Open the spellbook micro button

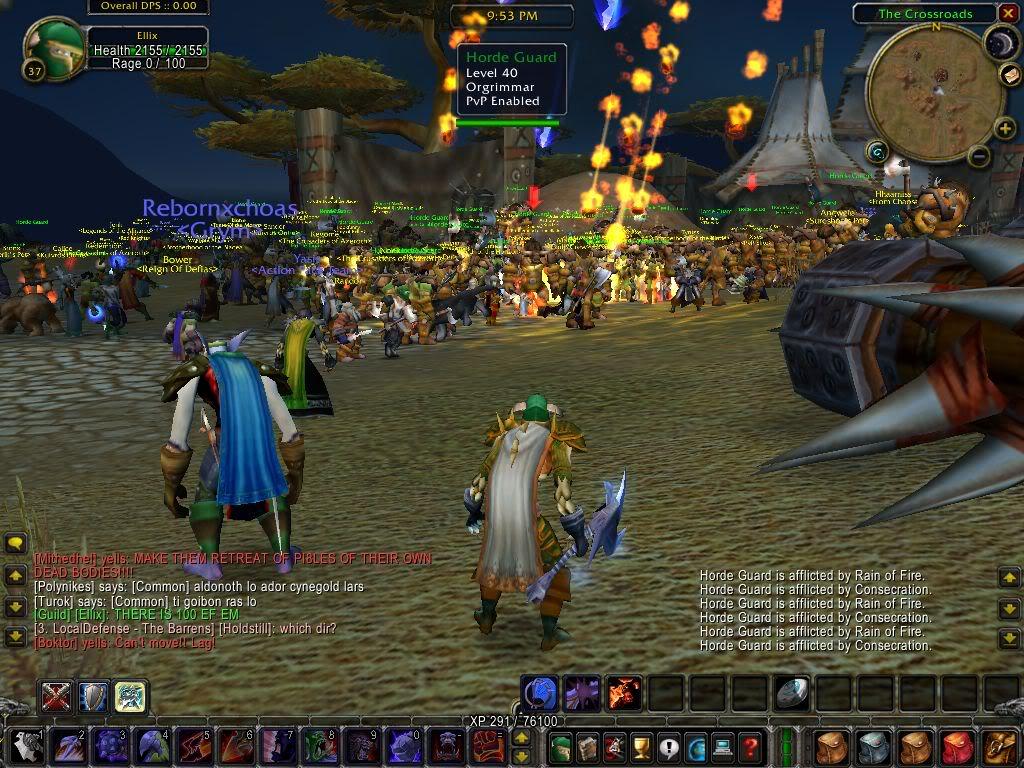click(587, 746)
